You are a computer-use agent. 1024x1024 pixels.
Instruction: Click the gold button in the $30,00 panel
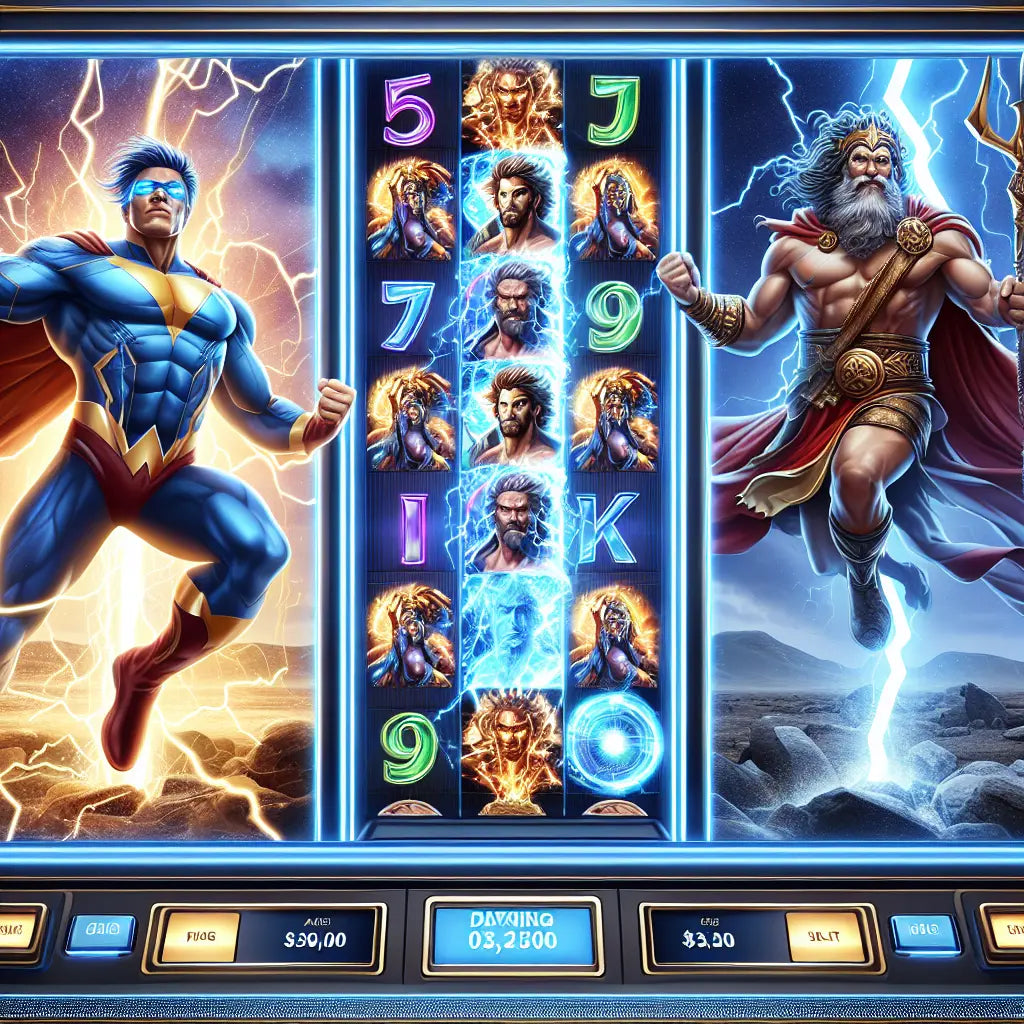tap(200, 937)
